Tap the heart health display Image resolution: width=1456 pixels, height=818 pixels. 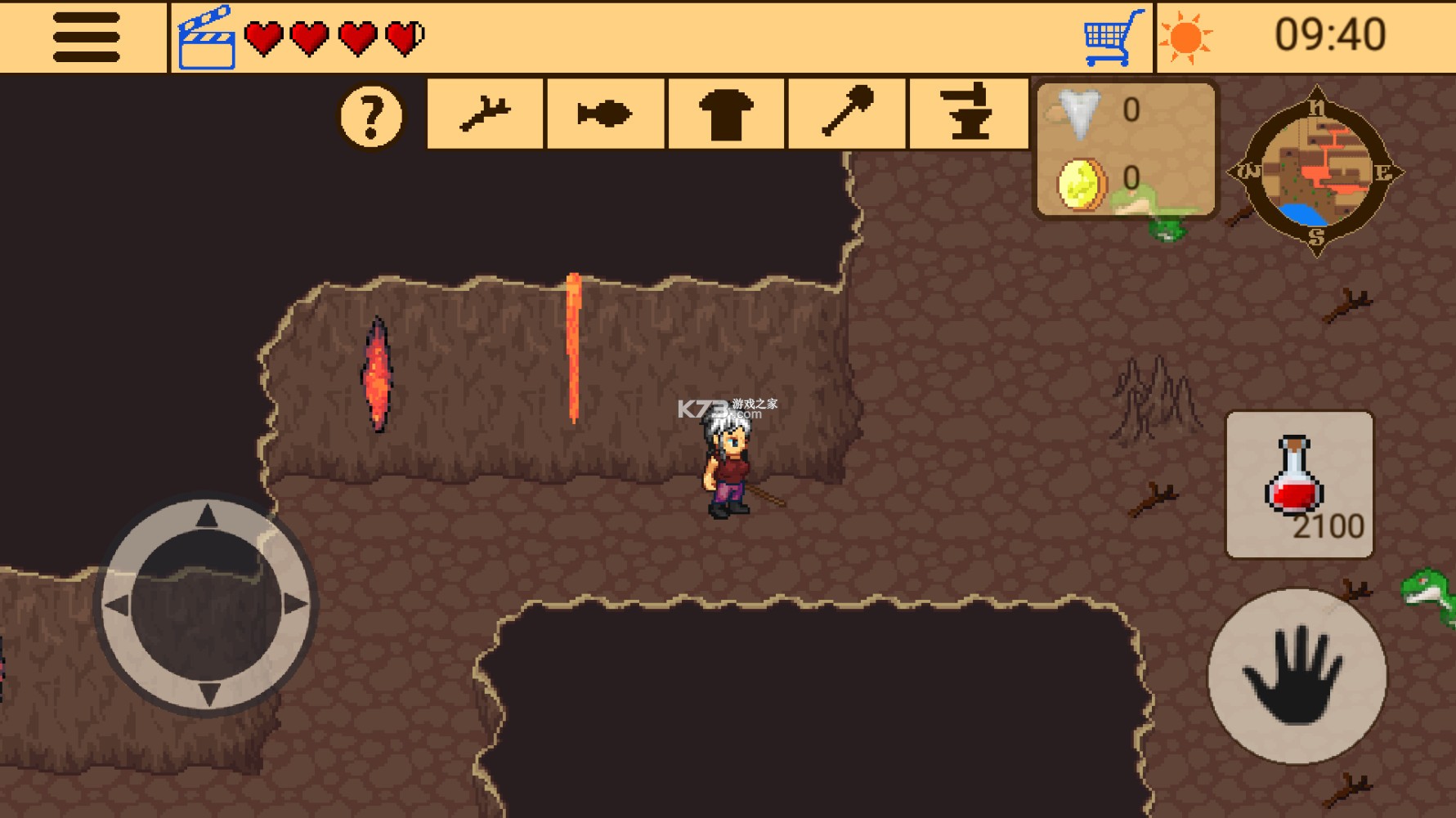[x=329, y=36]
